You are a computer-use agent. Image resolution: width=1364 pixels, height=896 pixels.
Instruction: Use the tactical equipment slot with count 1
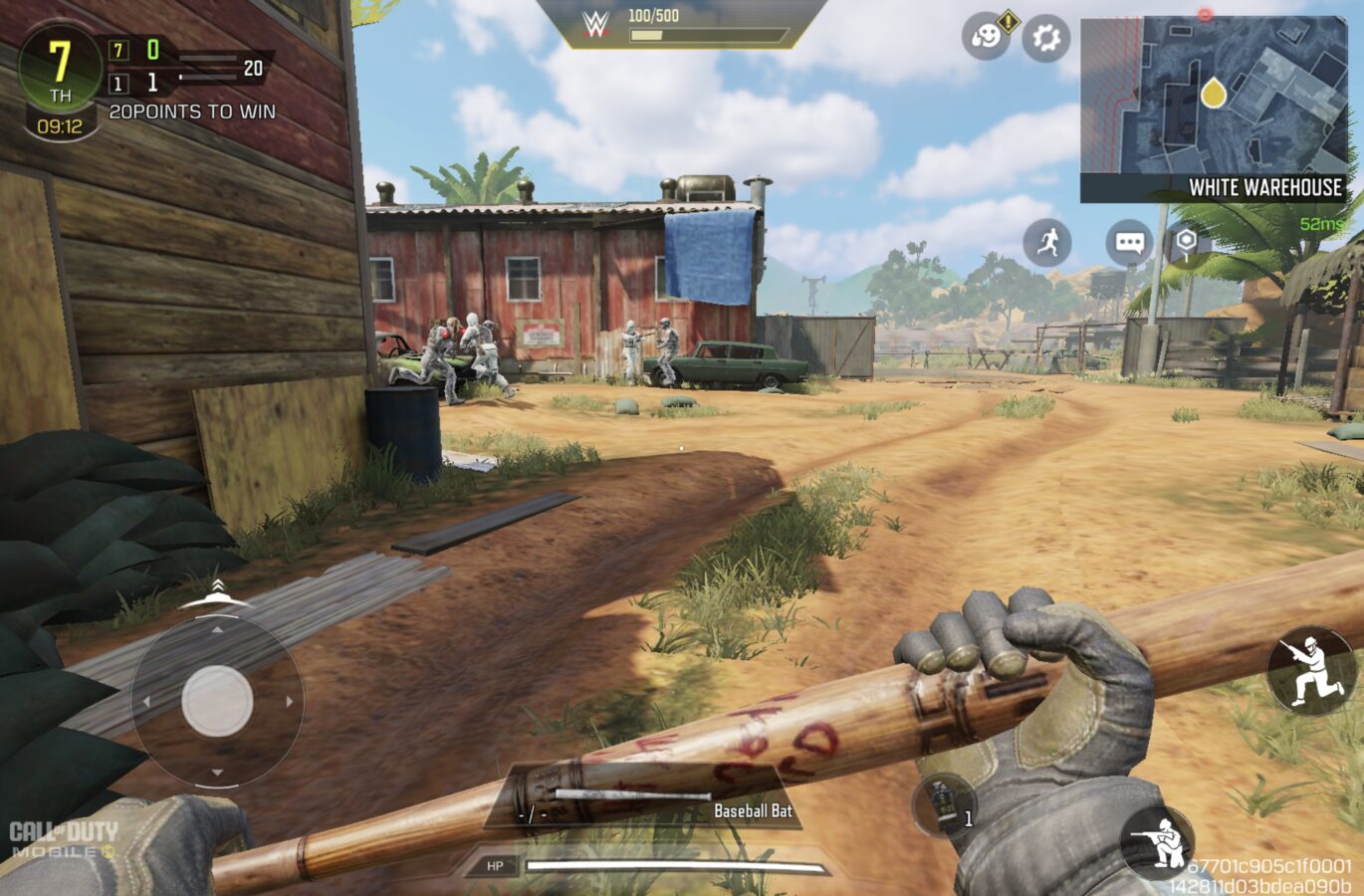(944, 804)
